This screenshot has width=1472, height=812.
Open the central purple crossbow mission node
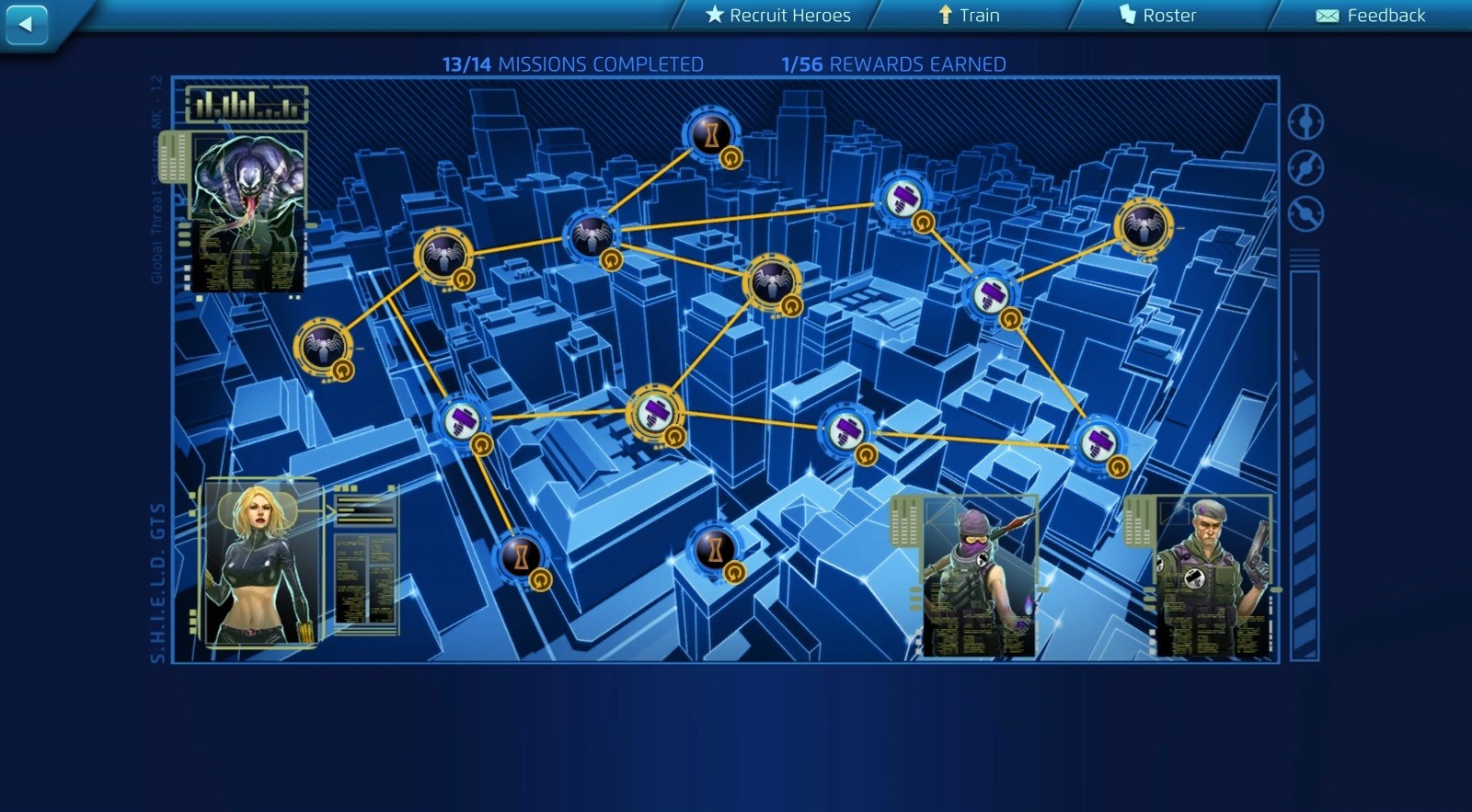click(655, 413)
